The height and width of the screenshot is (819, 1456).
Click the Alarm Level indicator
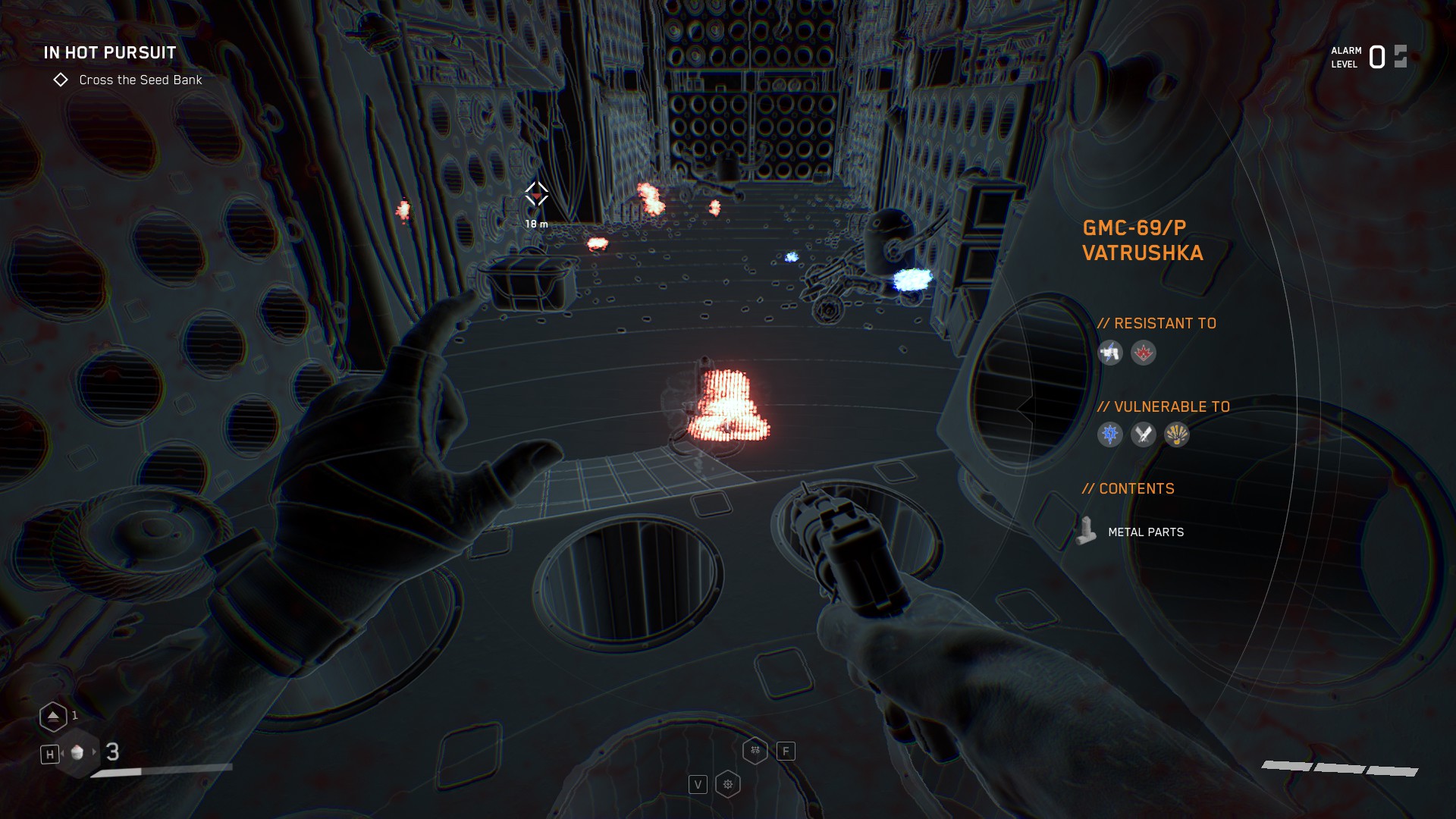point(1369,57)
